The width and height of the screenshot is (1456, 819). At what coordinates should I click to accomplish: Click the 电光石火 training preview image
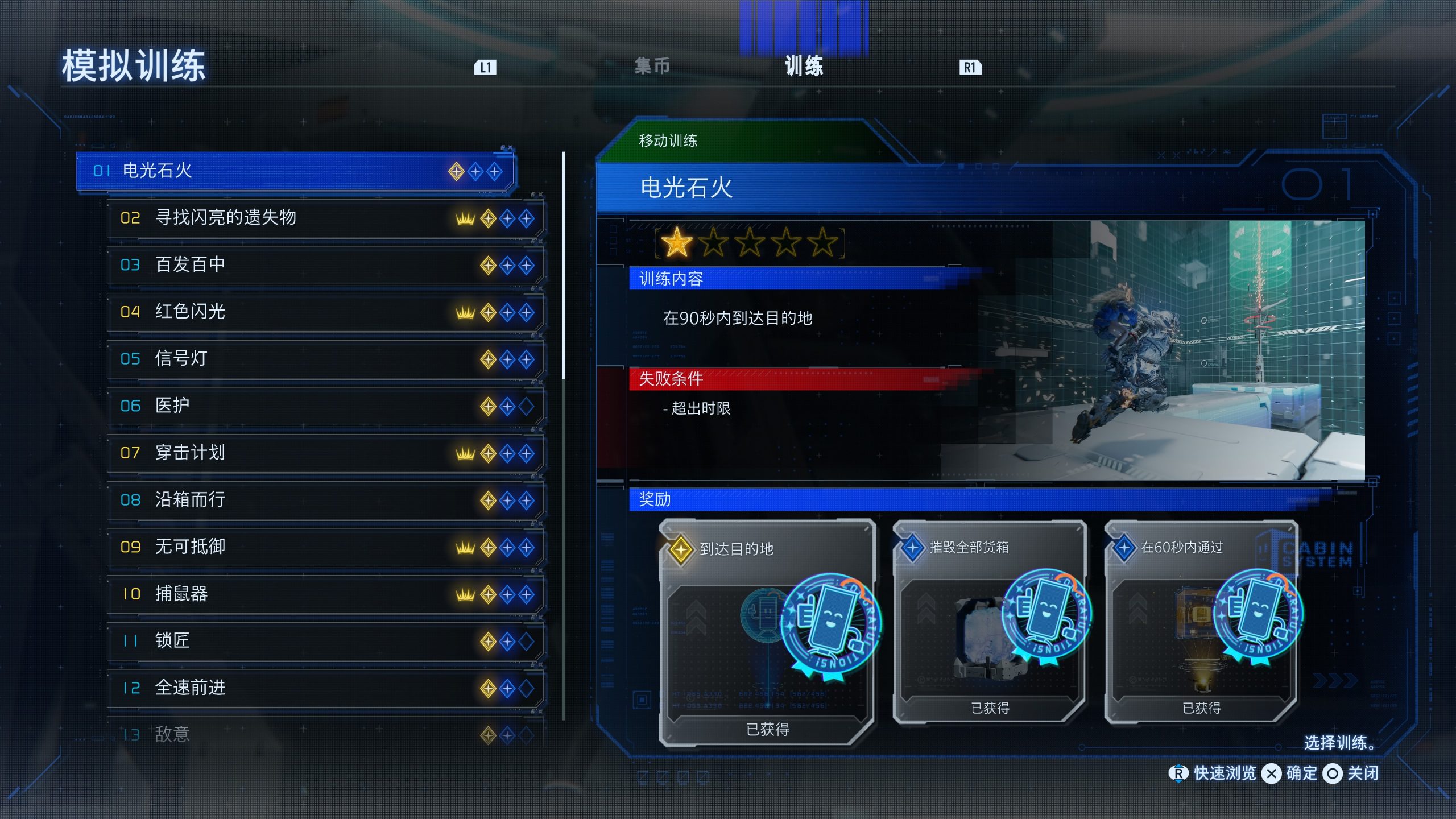[1172, 350]
